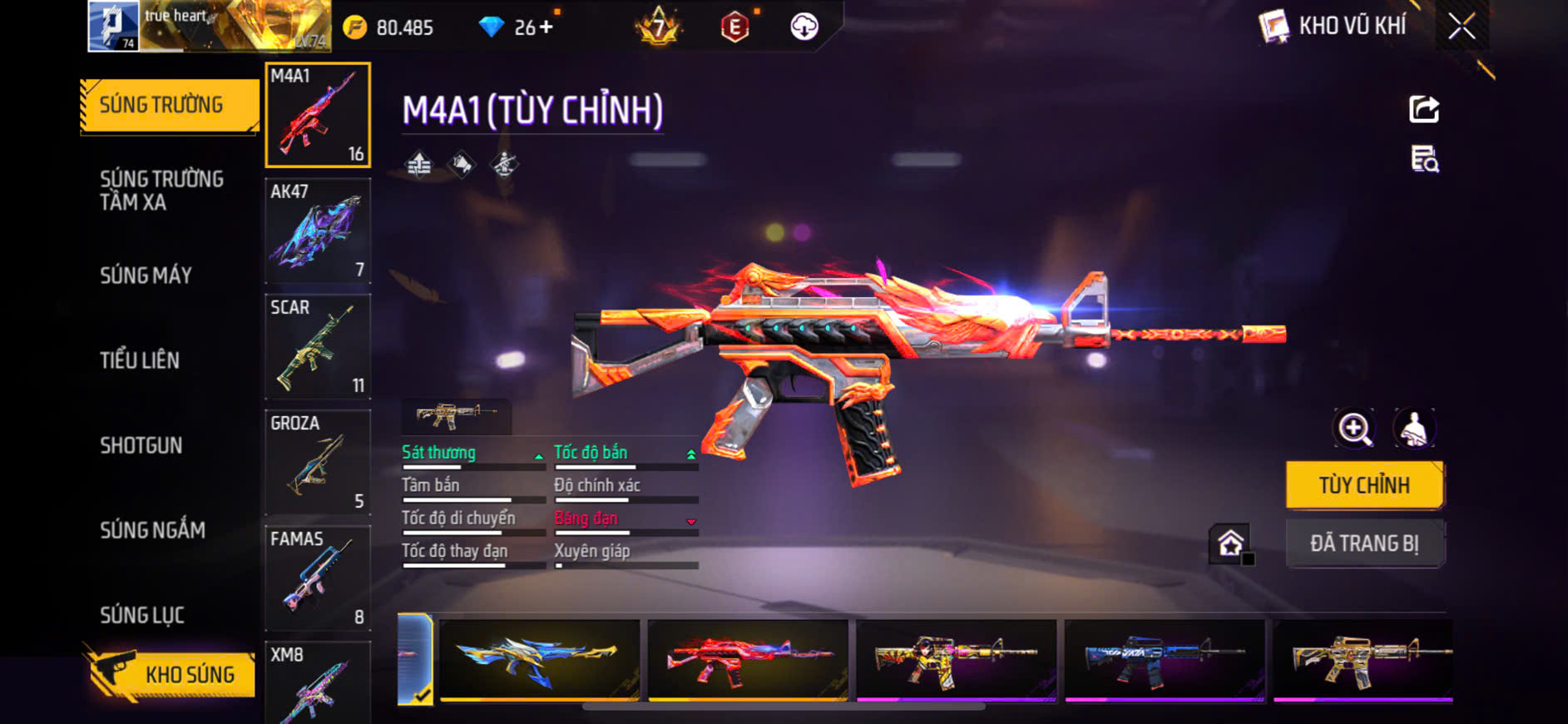Choose the SCAR weapon tile
Viewport: 1568px width, 724px height.
318,346
